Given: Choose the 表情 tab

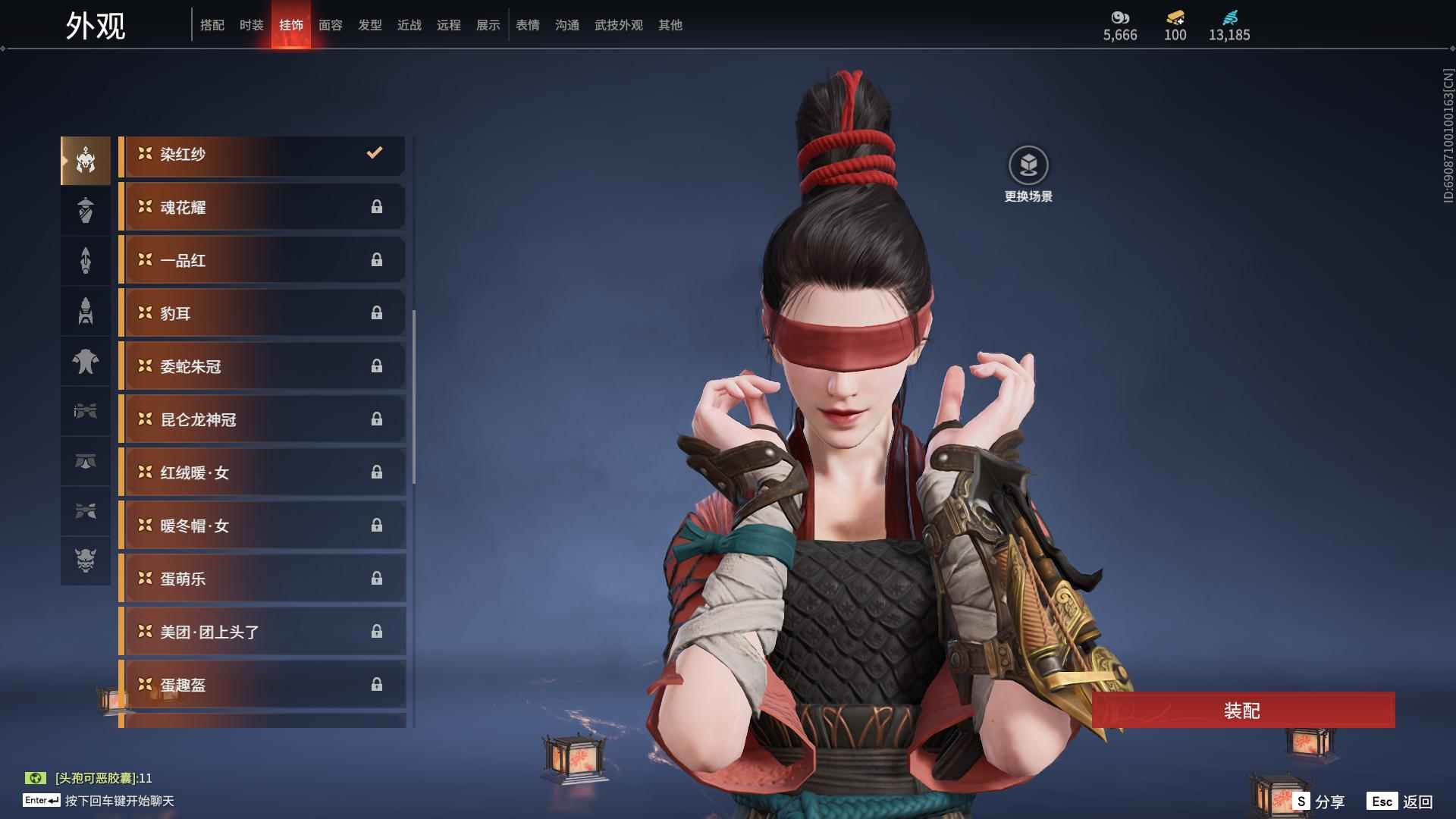Looking at the screenshot, I should tap(527, 25).
